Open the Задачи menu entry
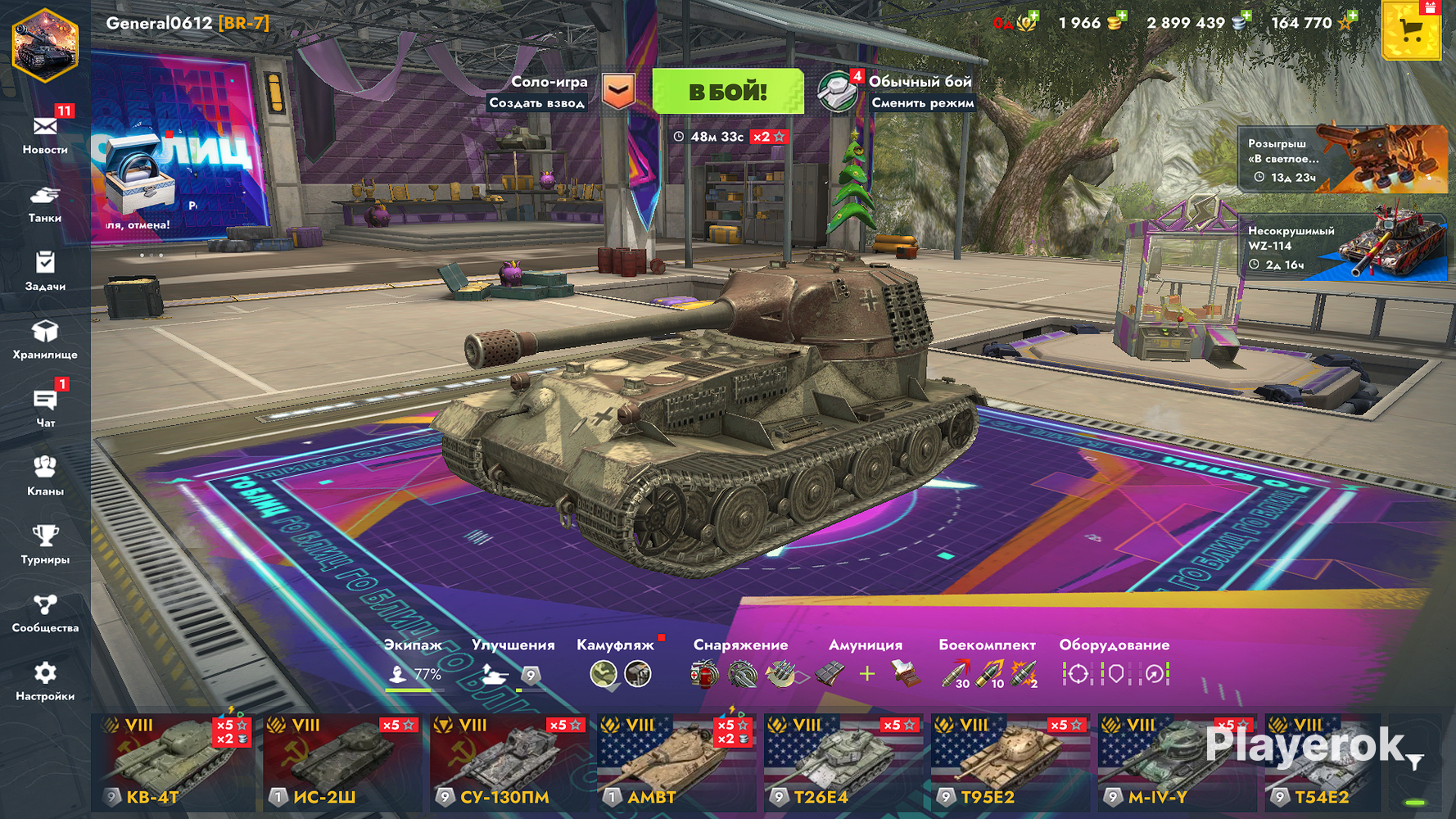The width and height of the screenshot is (1456, 819). [45, 271]
